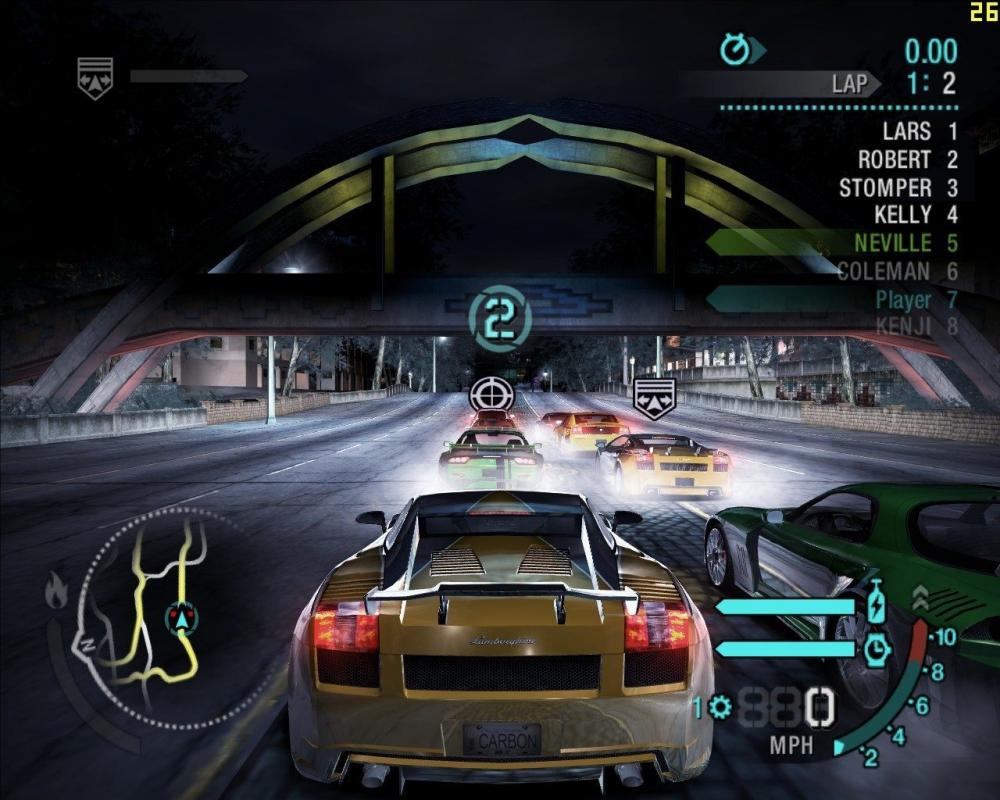Click the crosshair target marker over the car
The image size is (1000, 800).
coord(491,394)
